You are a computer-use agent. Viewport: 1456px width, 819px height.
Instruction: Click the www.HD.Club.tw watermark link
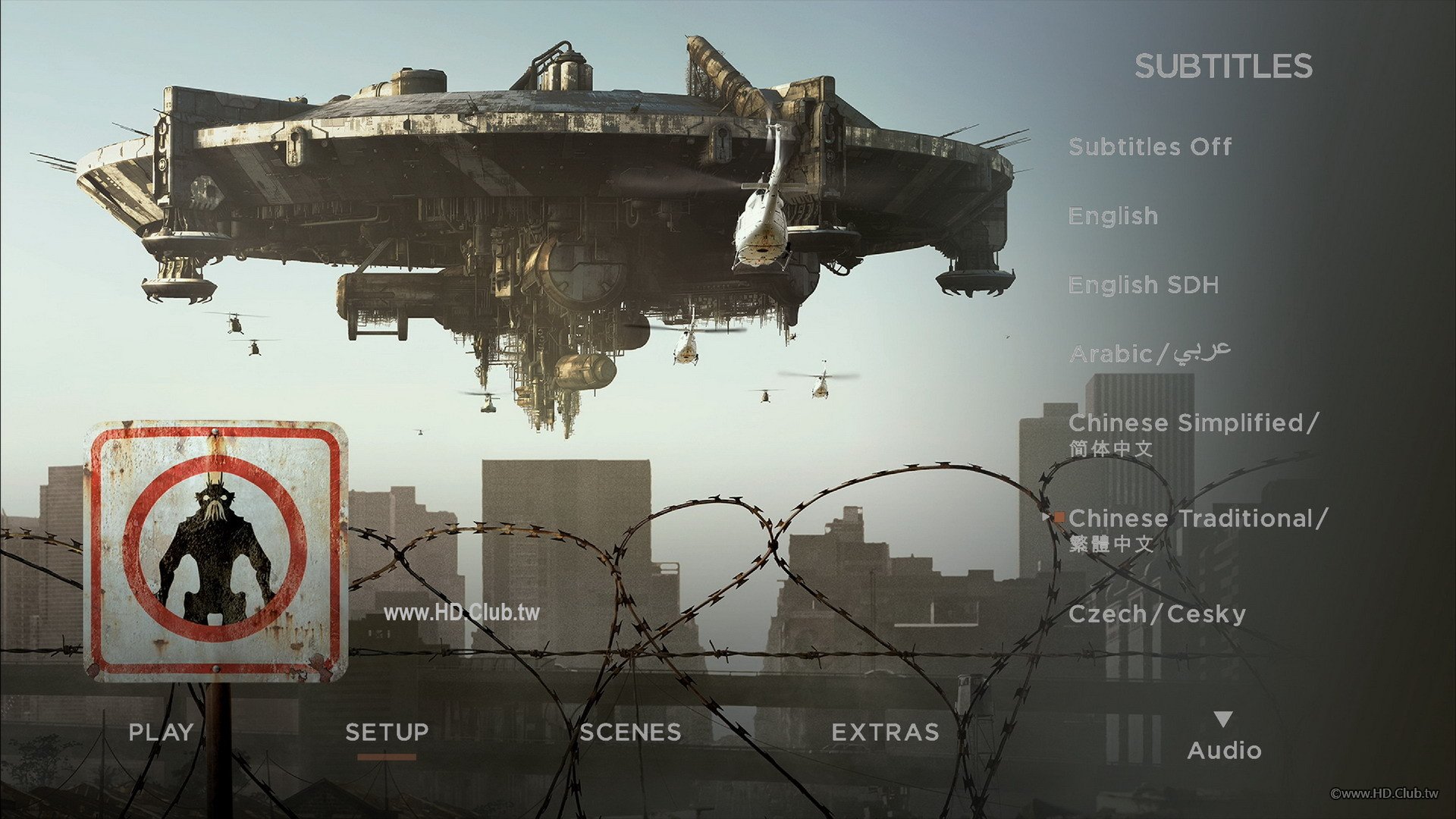pyautogui.click(x=461, y=613)
